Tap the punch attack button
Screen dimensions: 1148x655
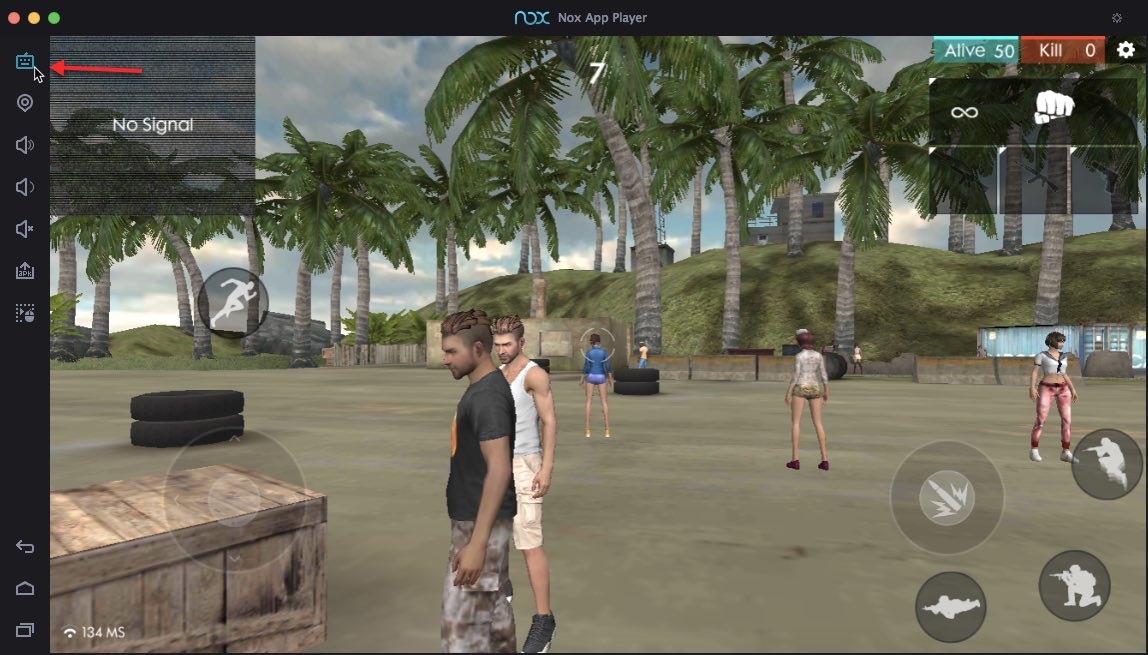pyautogui.click(x=945, y=497)
